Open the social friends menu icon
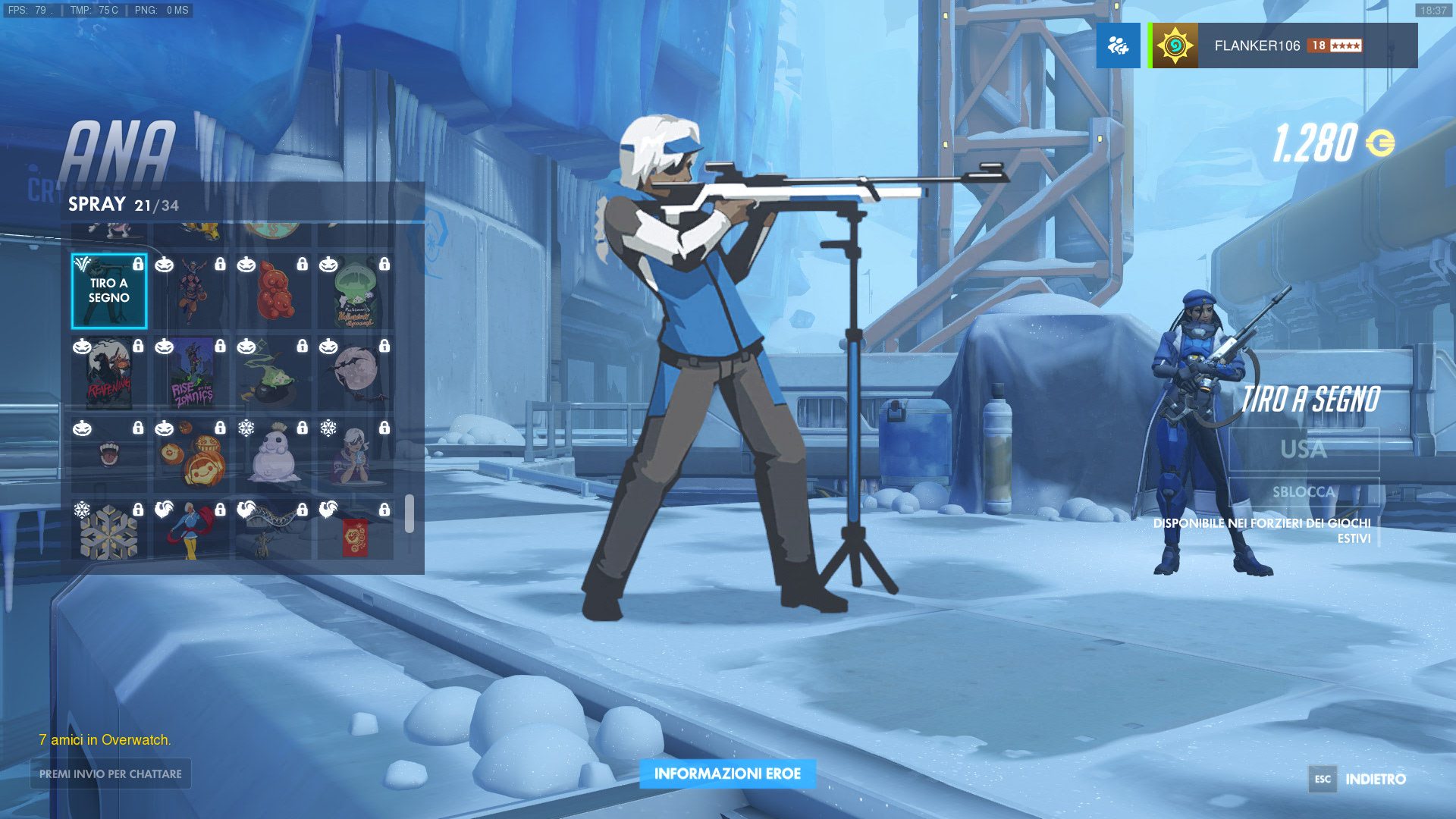Viewport: 1456px width, 819px height. point(1118,45)
